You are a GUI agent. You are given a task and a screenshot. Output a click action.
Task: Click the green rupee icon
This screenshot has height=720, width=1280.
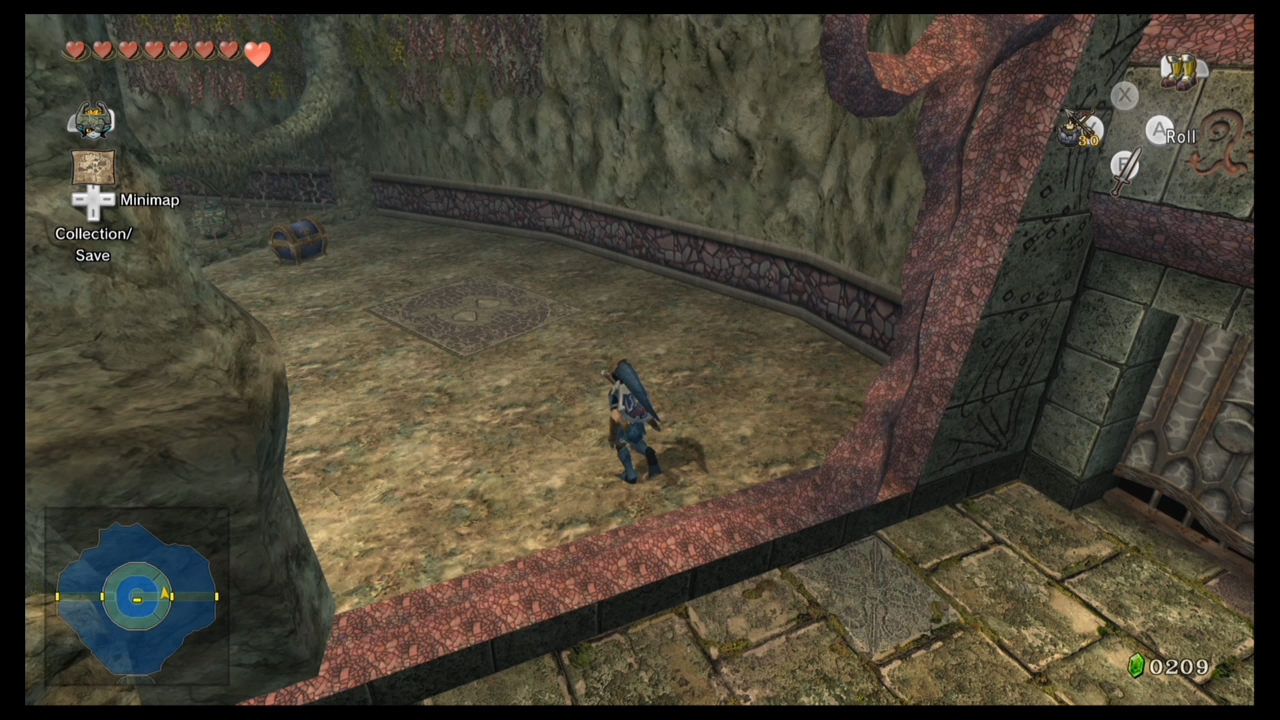pyautogui.click(x=1137, y=666)
